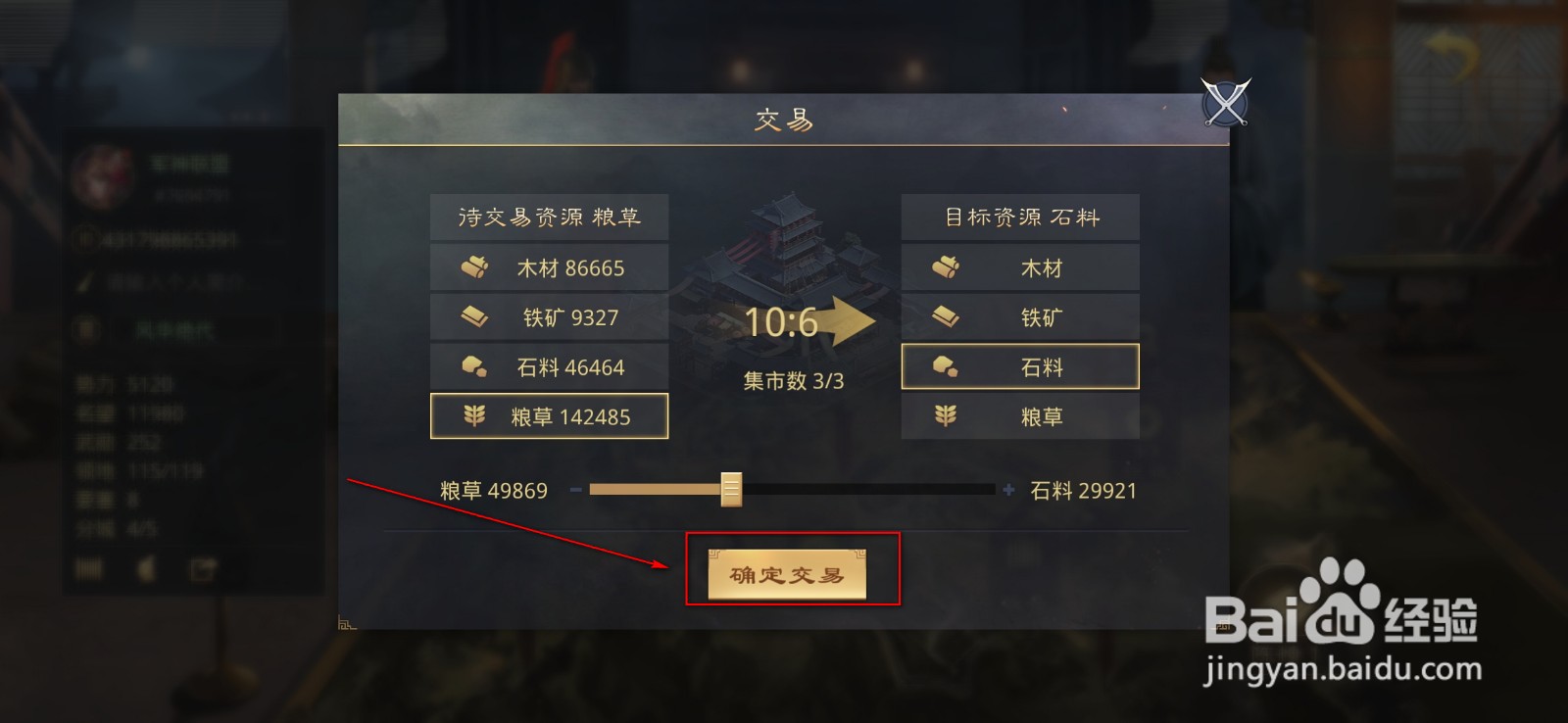Select 粮草 in the target resource list
The height and width of the screenshot is (723, 1568).
tap(1019, 415)
